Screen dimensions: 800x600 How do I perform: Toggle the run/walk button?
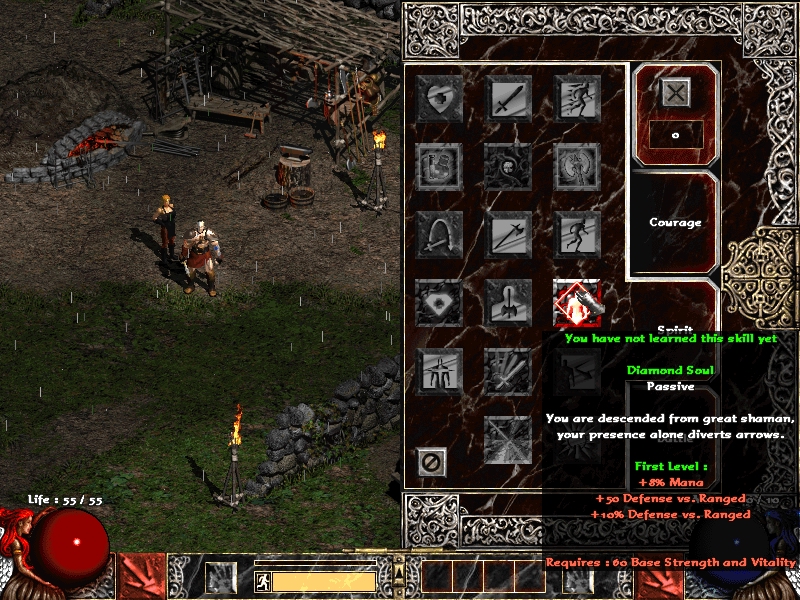pos(263,581)
